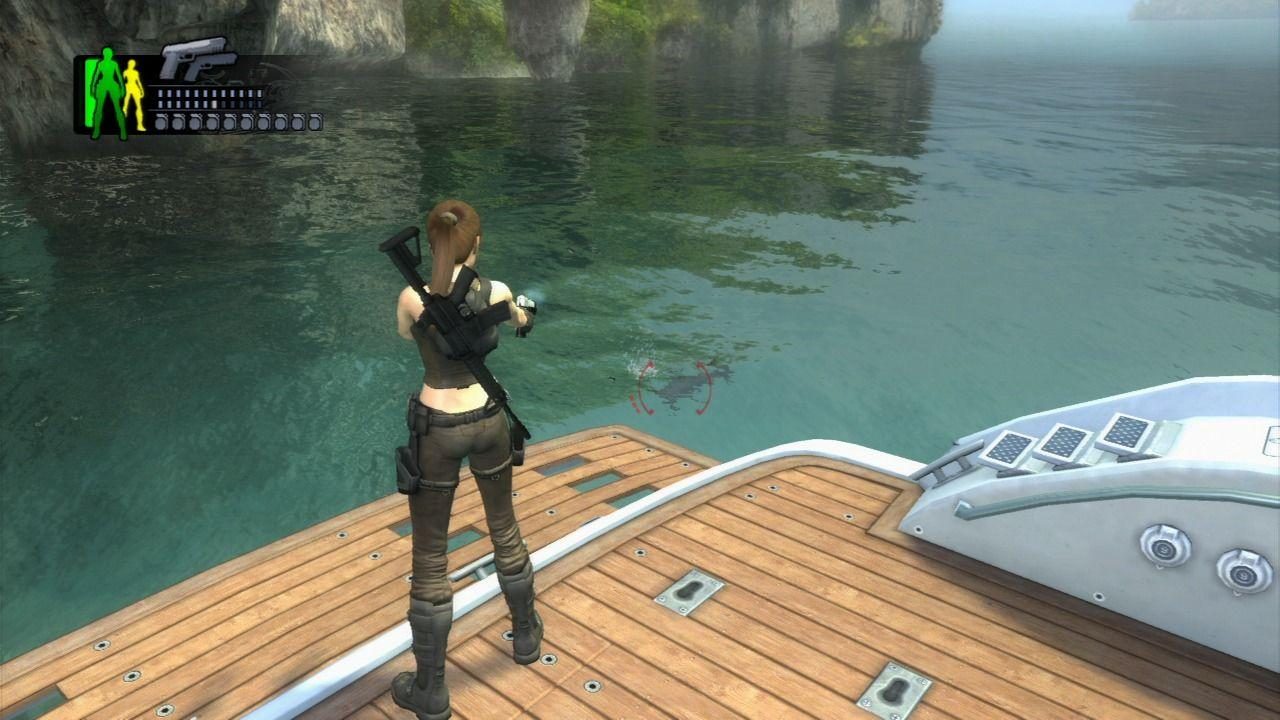Click the first grenade icon under the ammo bars
The height and width of the screenshot is (720, 1280).
pos(160,121)
